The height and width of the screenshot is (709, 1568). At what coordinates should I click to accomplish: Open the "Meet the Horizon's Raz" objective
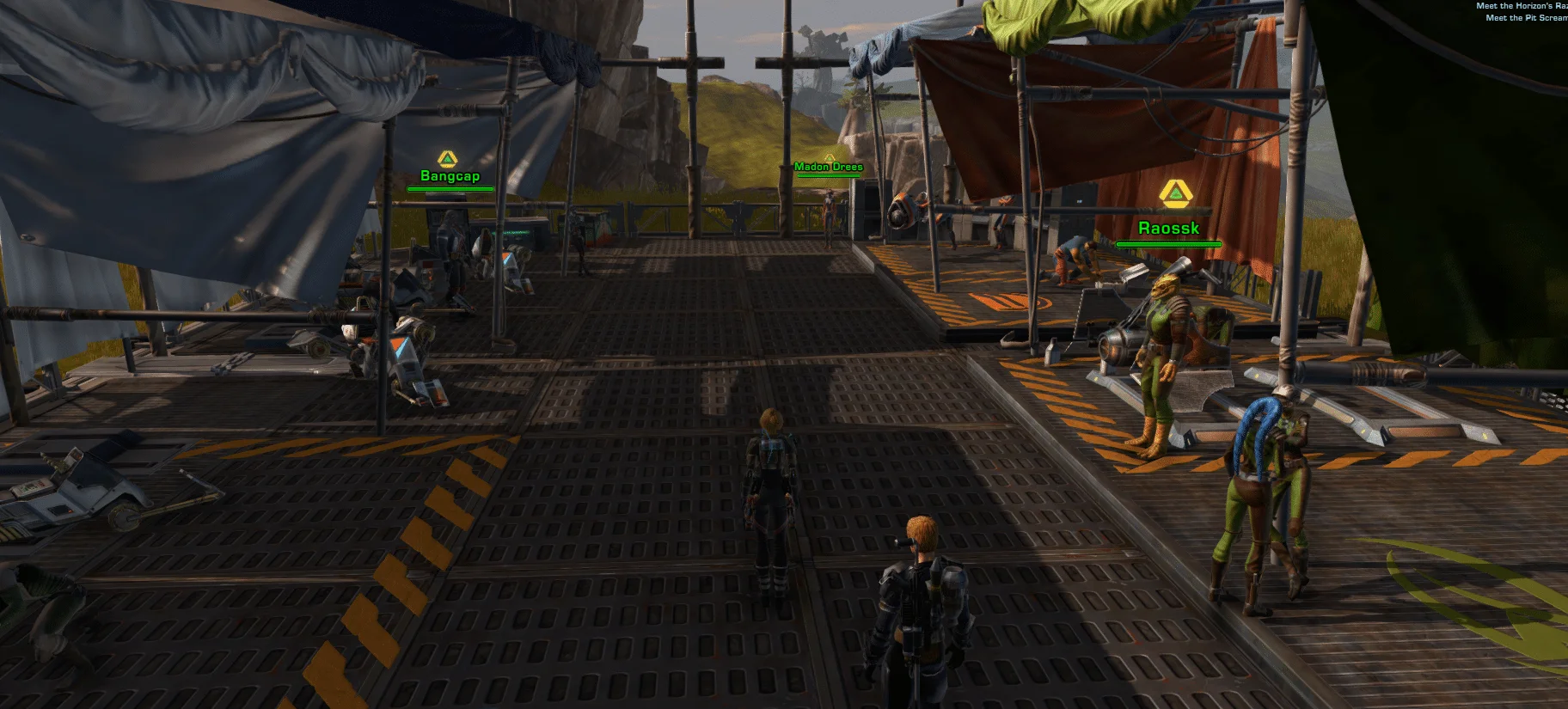(x=1521, y=6)
